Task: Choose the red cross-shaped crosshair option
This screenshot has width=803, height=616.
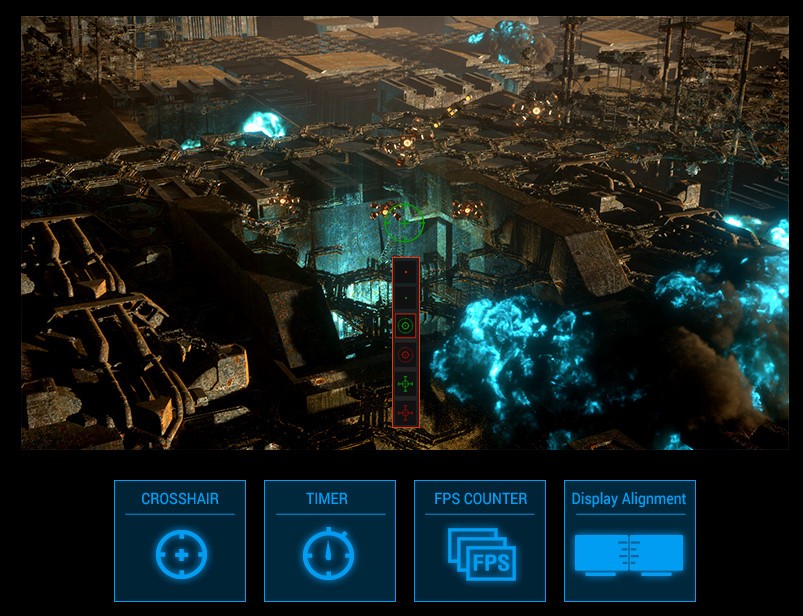Action: (406, 412)
